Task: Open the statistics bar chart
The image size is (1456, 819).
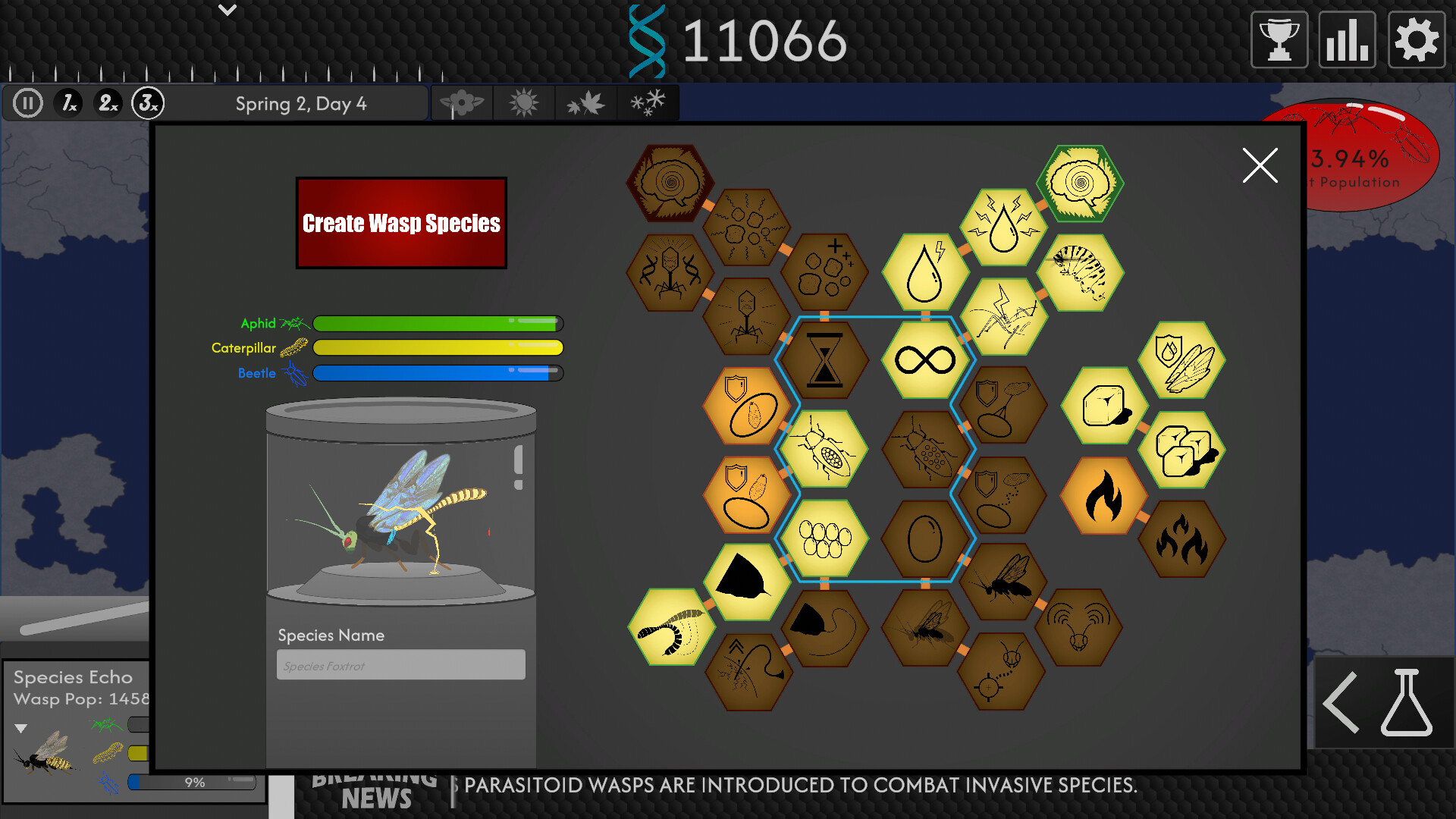Action: click(1346, 39)
